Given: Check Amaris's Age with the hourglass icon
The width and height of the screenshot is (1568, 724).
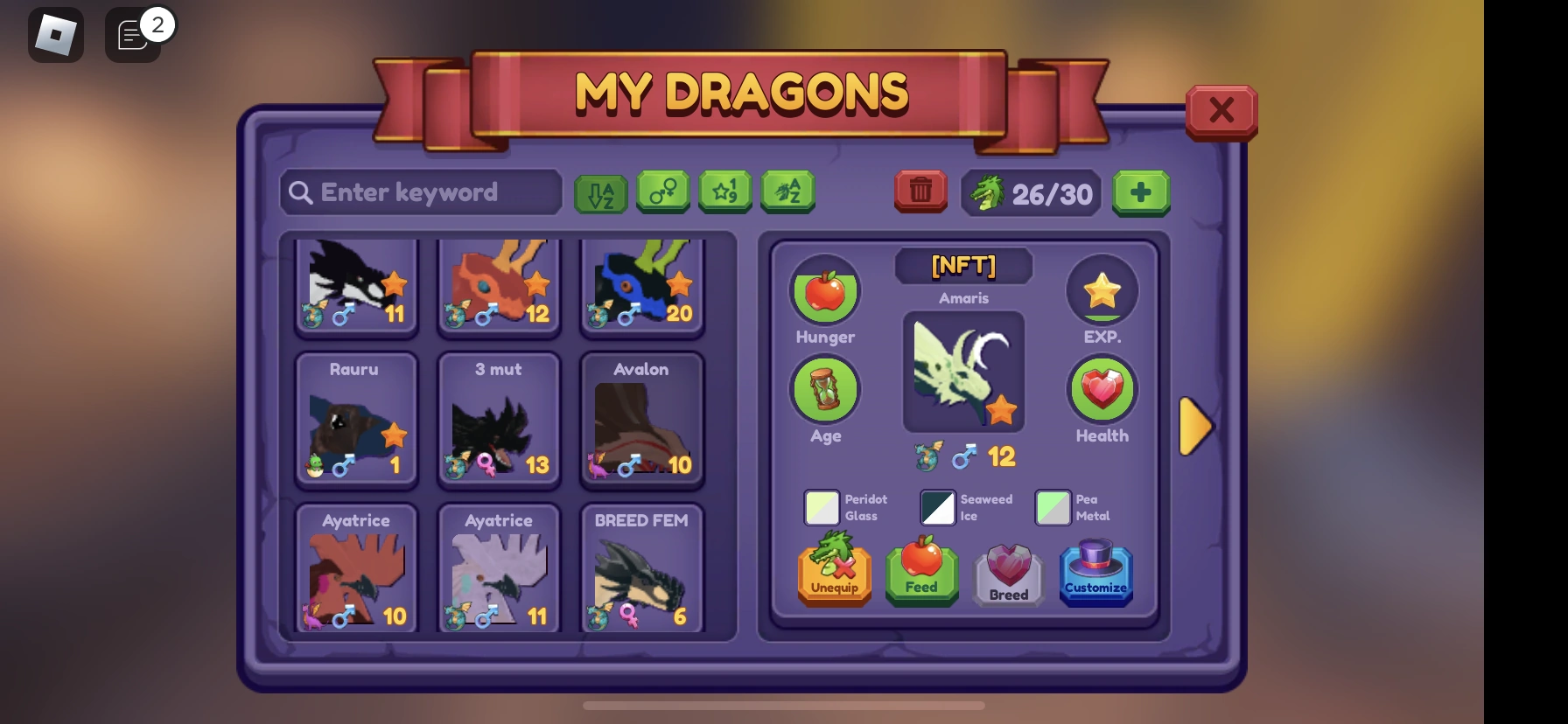Looking at the screenshot, I should coord(825,390).
